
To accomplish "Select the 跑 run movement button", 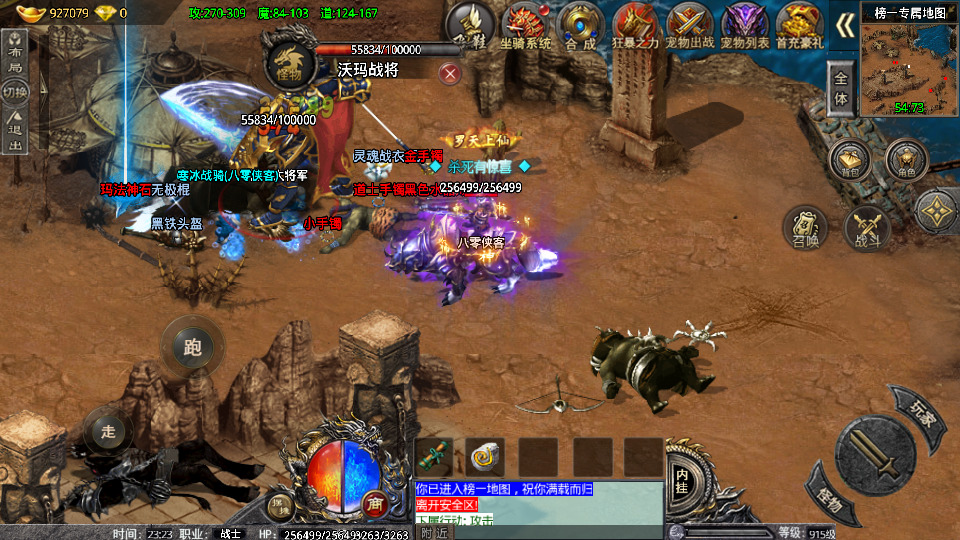I will pos(193,347).
